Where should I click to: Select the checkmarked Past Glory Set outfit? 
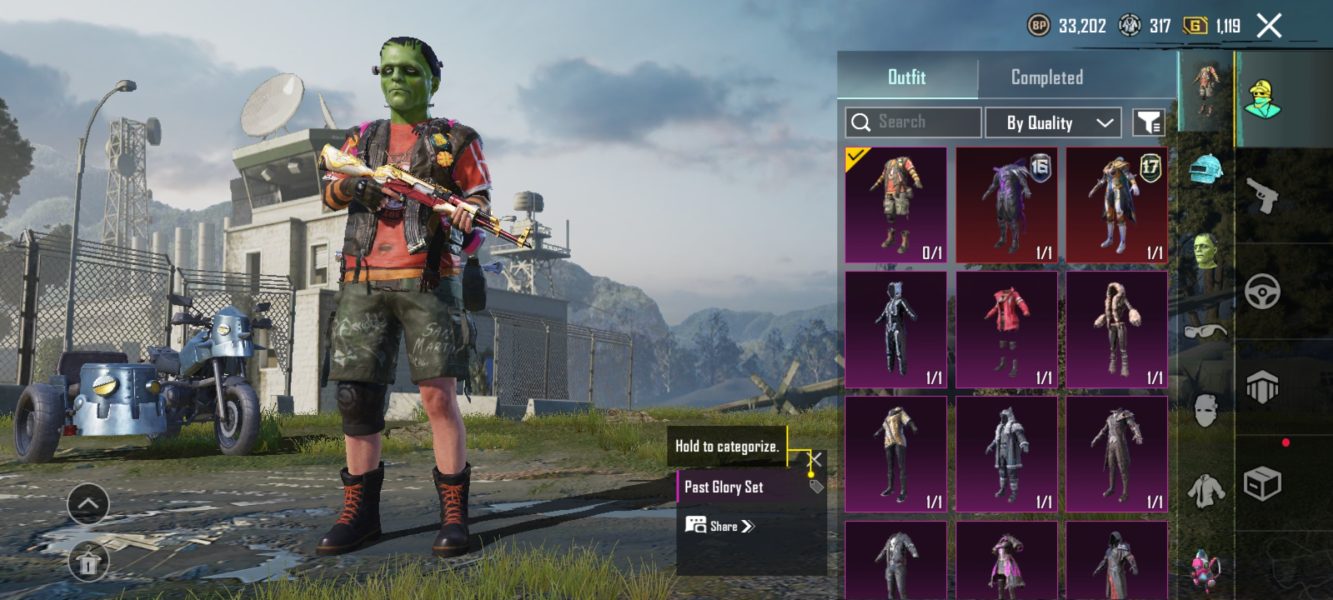tap(896, 205)
